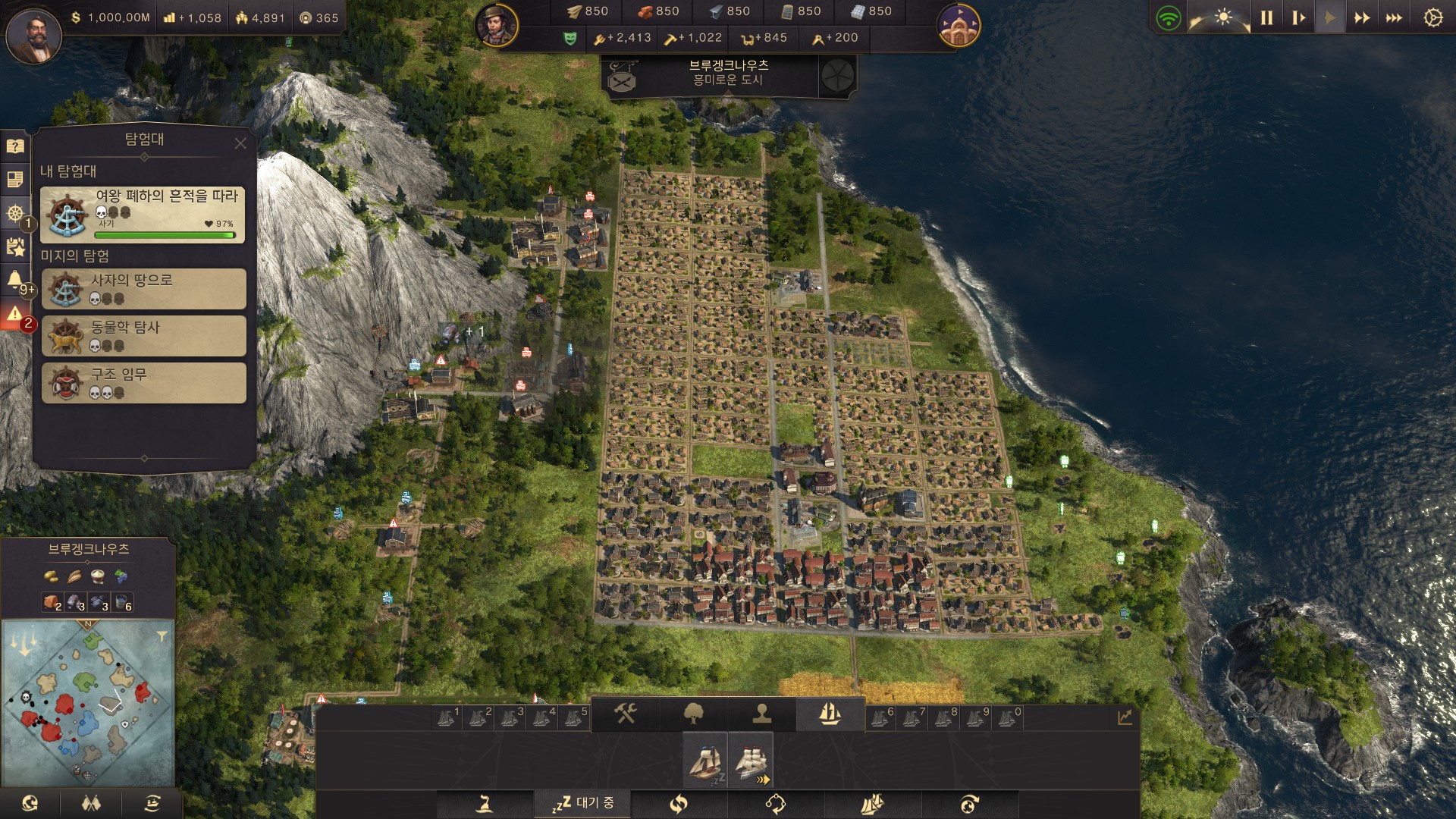
Task: Open the settings gear menu
Action: click(x=1432, y=18)
